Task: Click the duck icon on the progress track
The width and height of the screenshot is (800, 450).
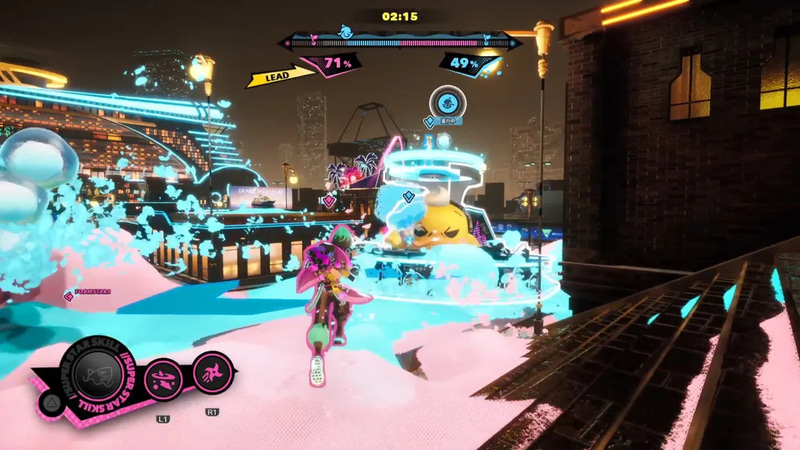Action: 346,32
